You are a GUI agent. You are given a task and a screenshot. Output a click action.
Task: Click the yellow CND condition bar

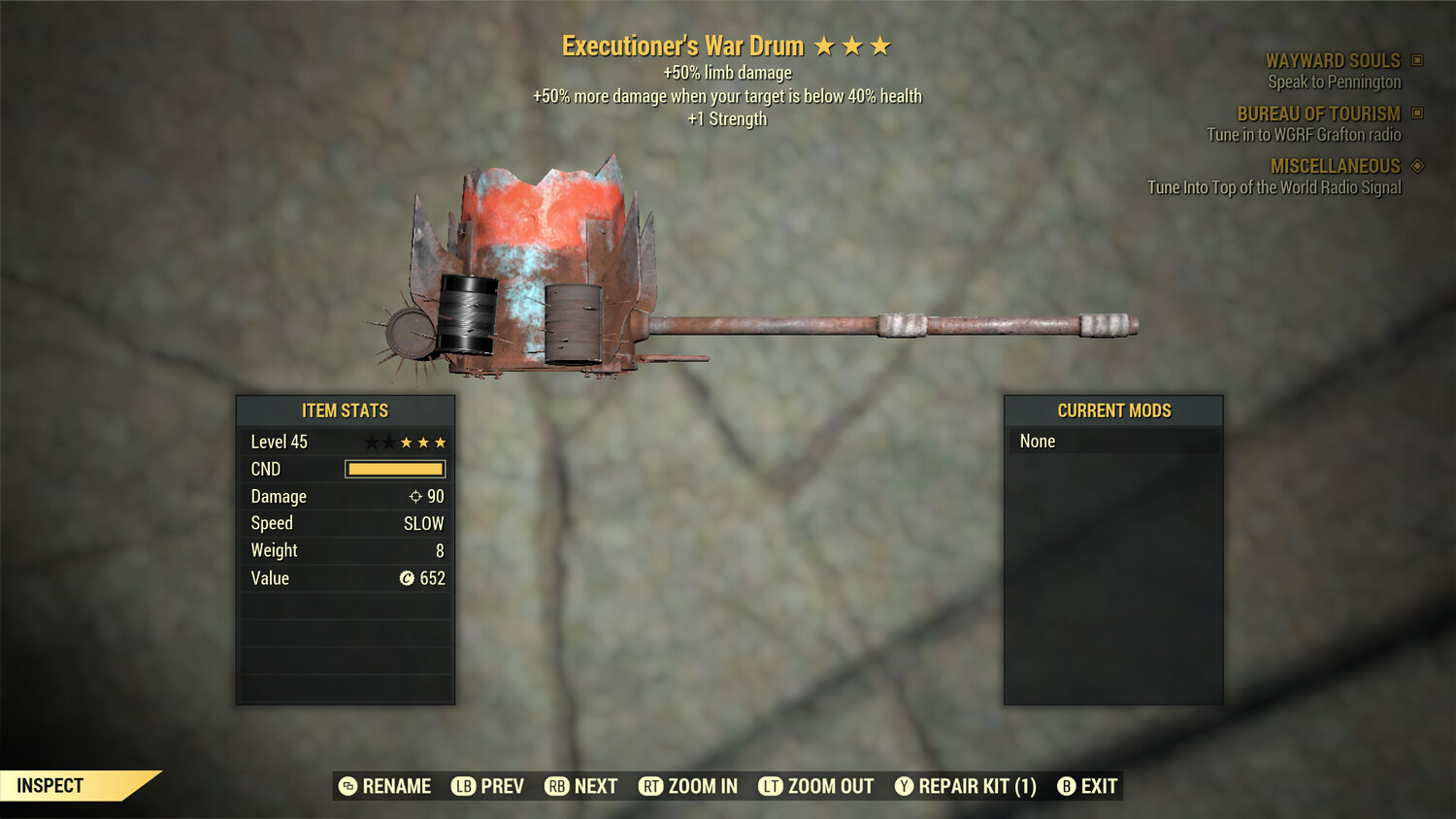394,469
